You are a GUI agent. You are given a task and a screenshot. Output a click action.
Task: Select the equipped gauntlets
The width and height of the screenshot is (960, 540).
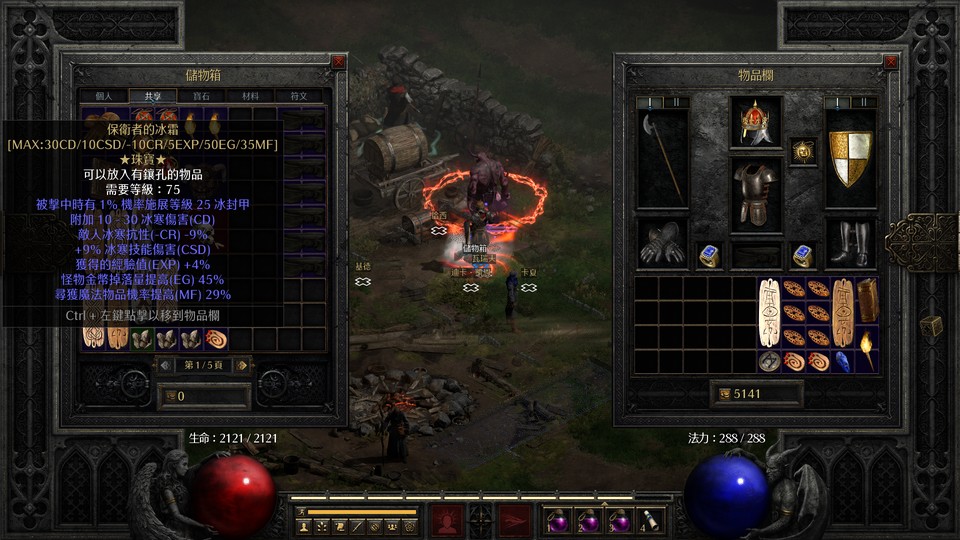click(662, 243)
